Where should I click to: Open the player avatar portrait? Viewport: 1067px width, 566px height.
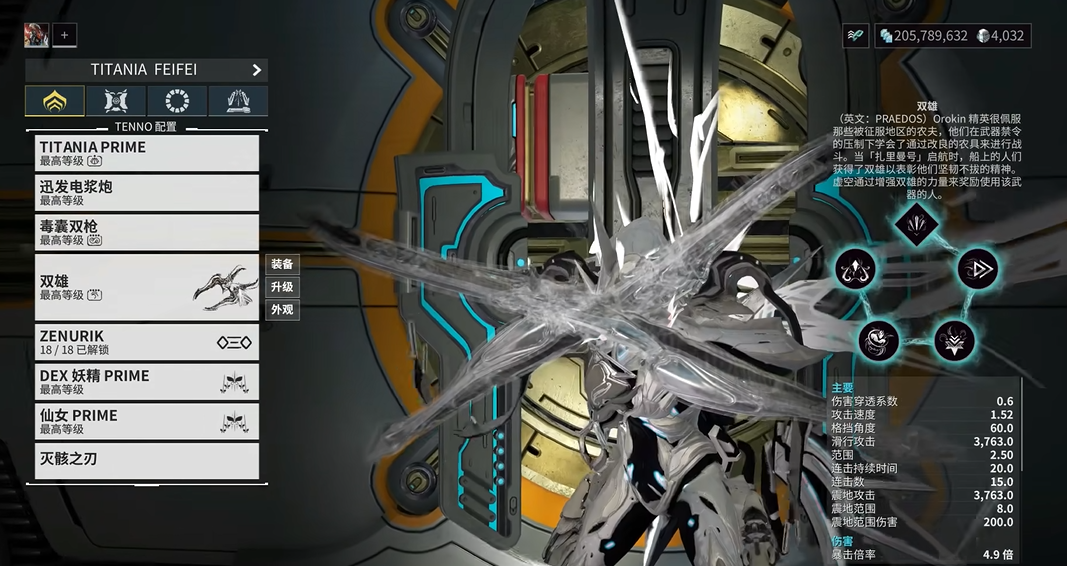pos(36,35)
